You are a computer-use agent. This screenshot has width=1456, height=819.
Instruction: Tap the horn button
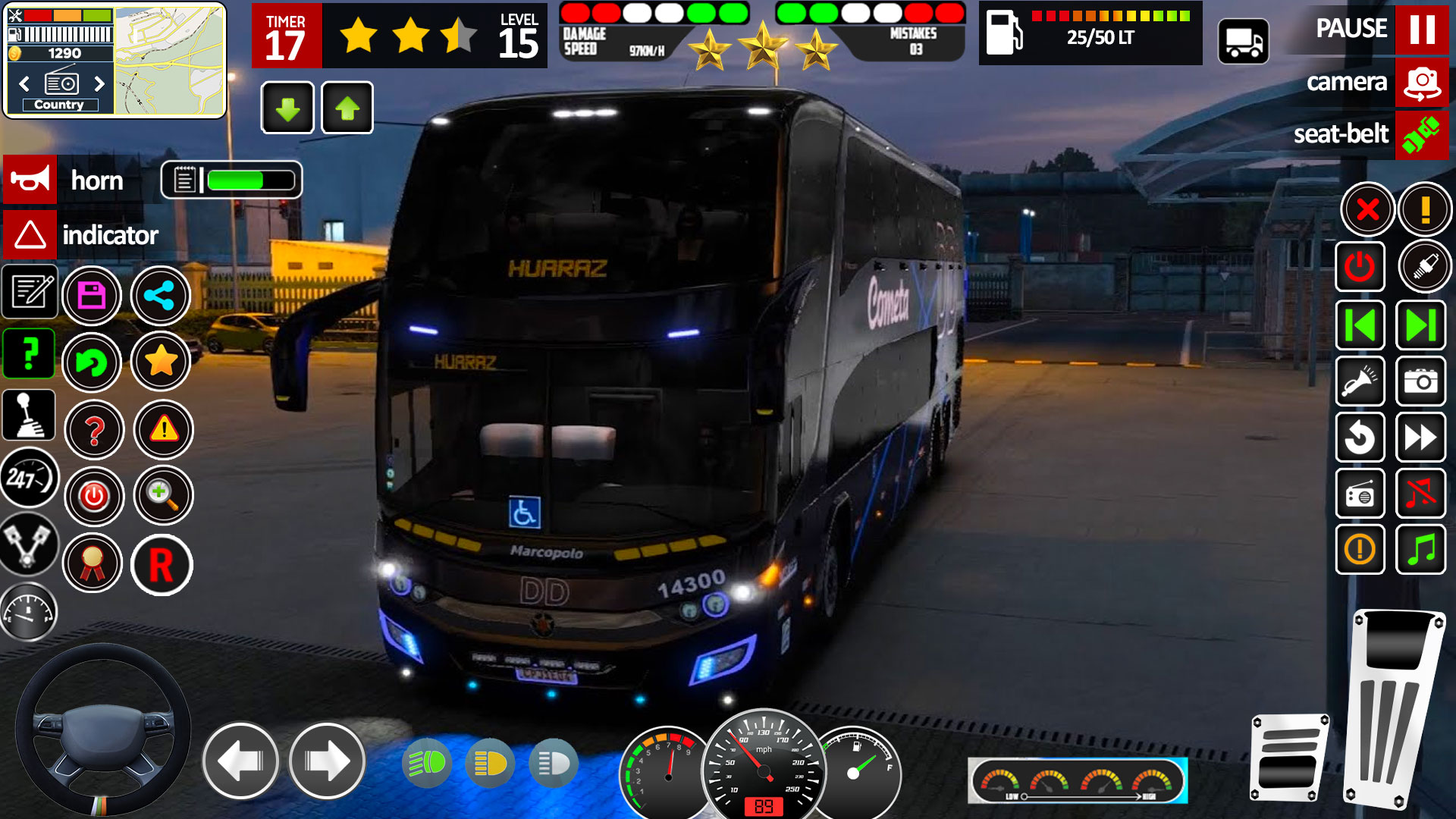[30, 180]
